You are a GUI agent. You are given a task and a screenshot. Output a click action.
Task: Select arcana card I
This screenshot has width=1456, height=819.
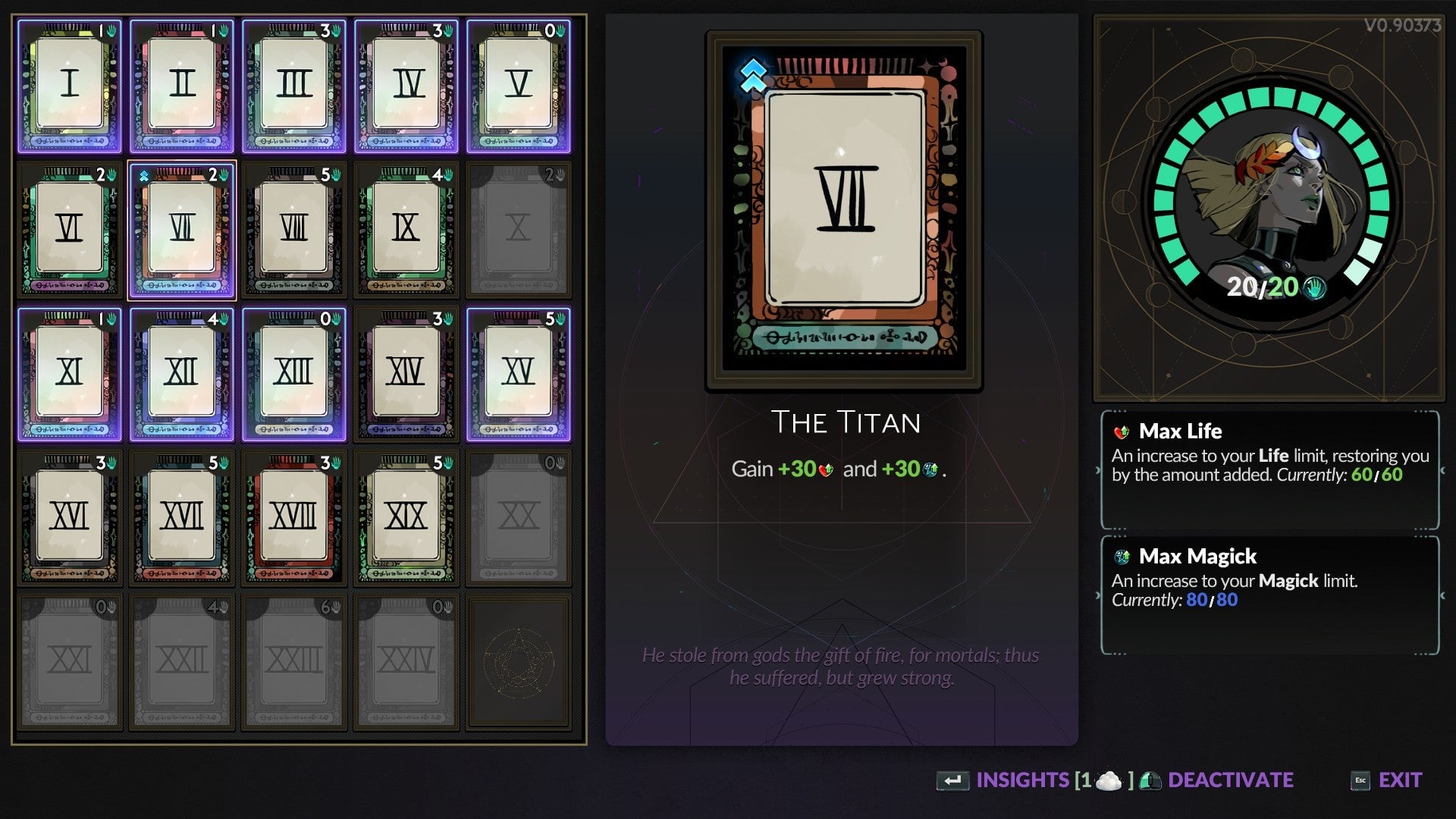[70, 86]
